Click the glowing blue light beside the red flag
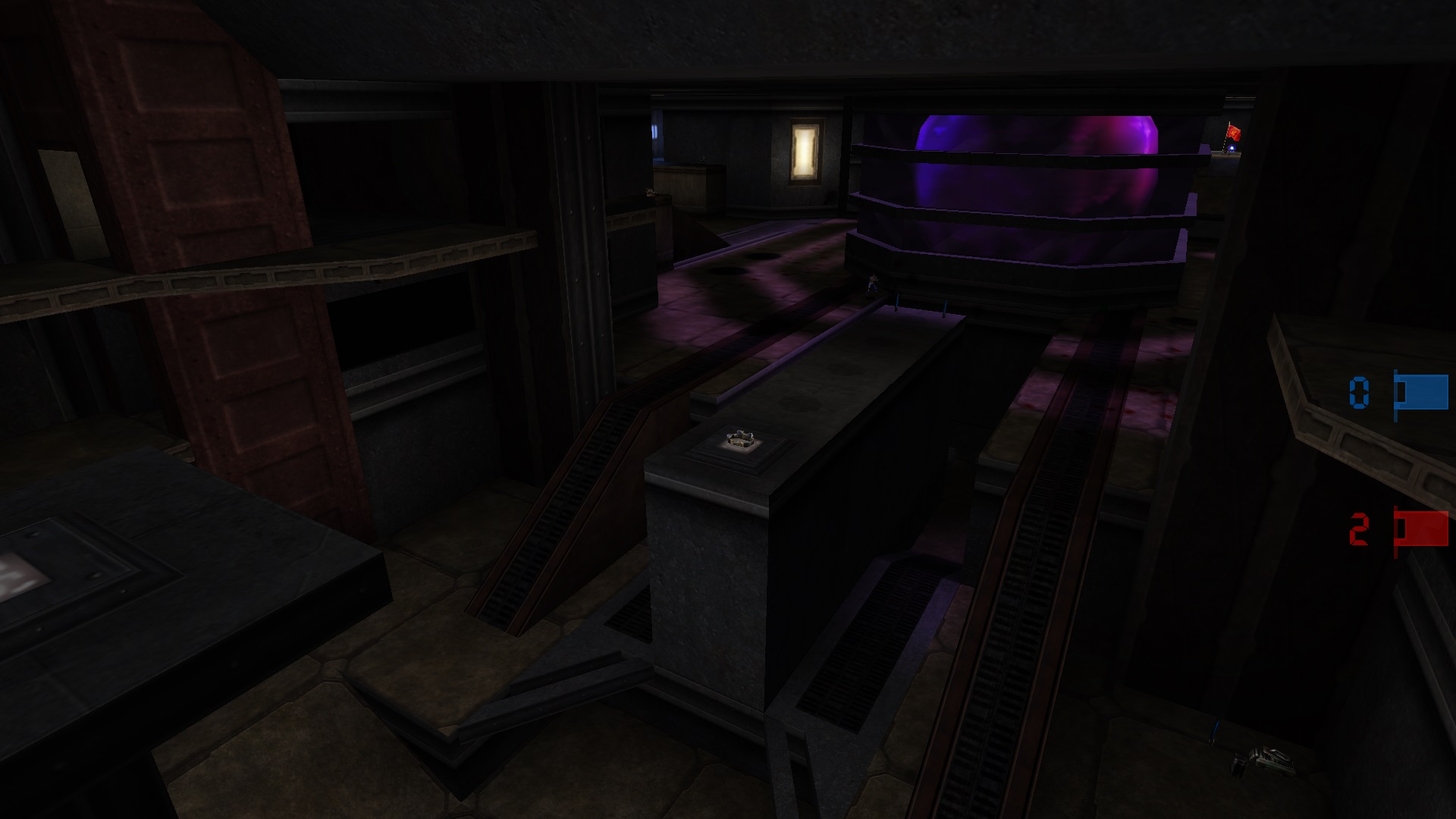This screenshot has height=819, width=1456. 1232,149
